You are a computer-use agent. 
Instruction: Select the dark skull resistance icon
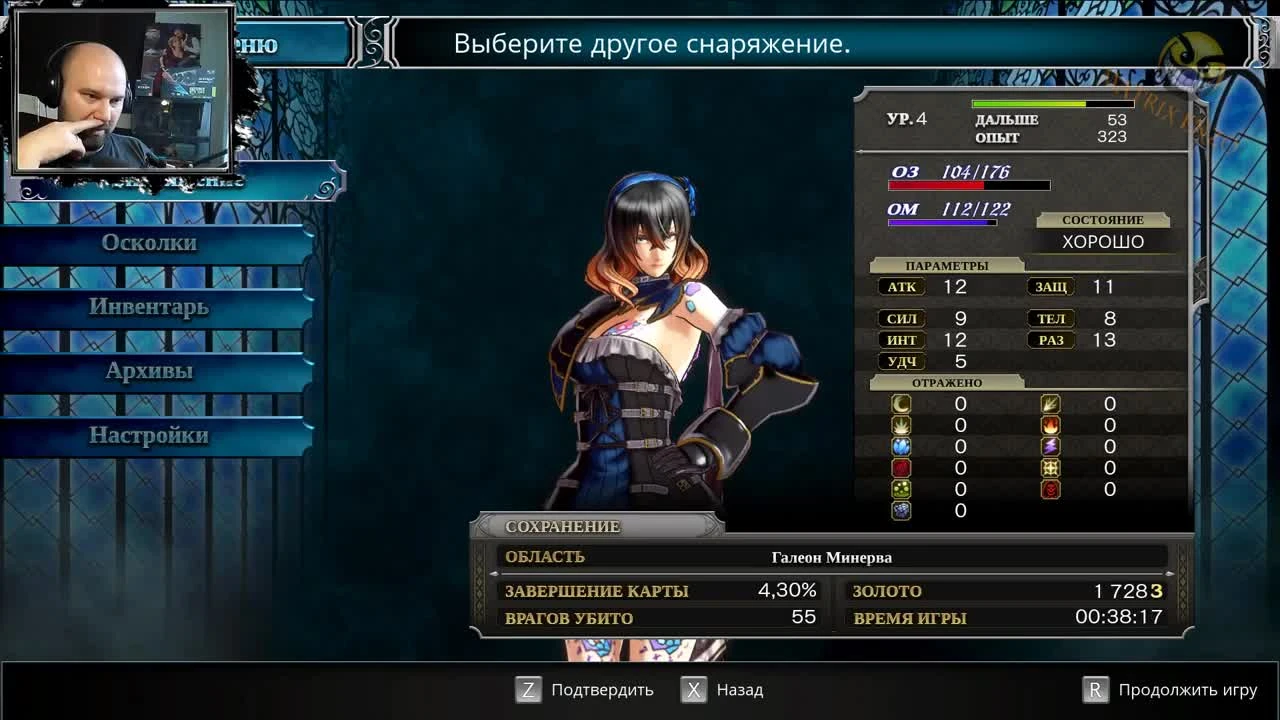(x=1050, y=489)
